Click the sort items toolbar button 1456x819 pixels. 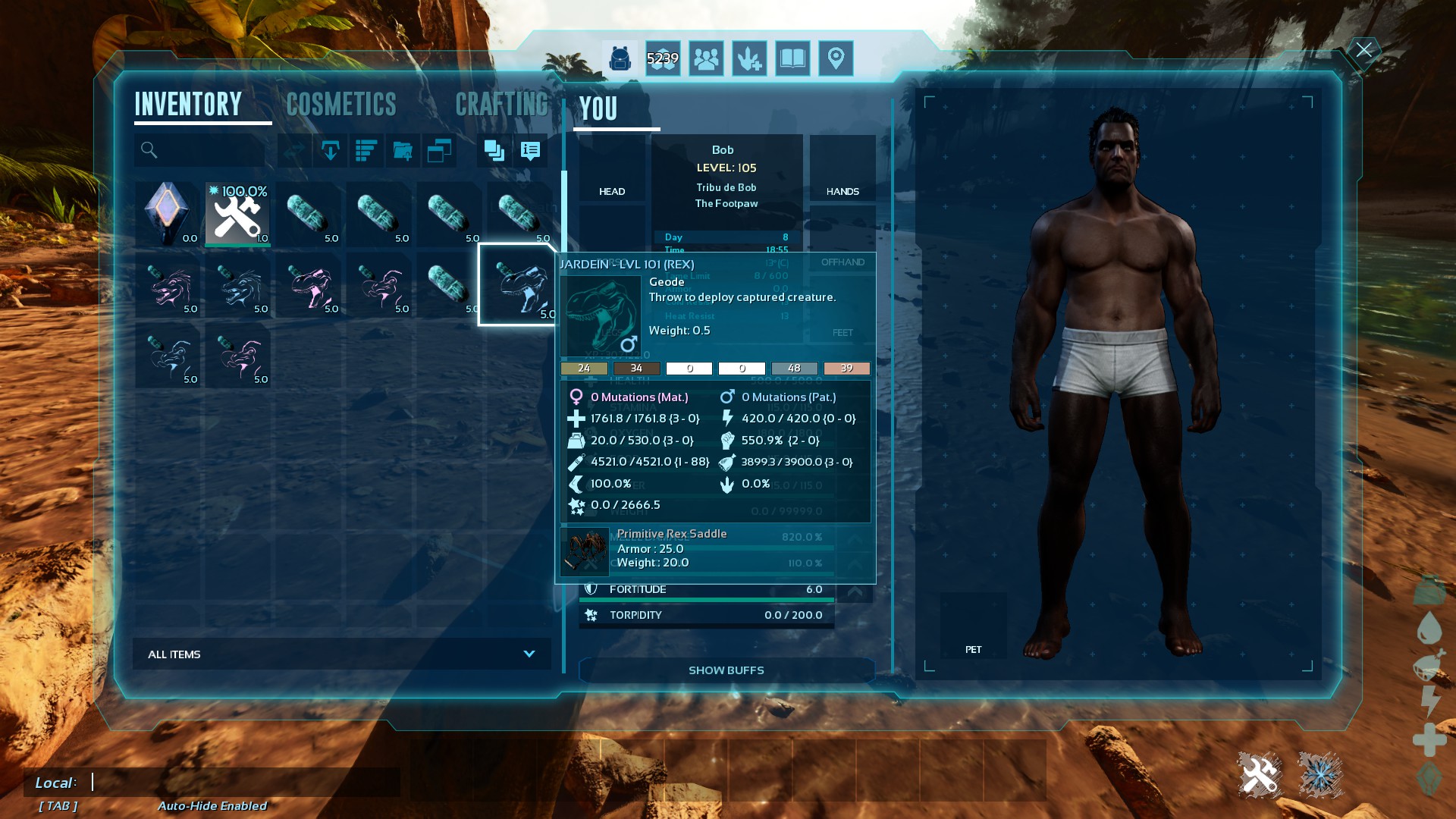[x=366, y=150]
